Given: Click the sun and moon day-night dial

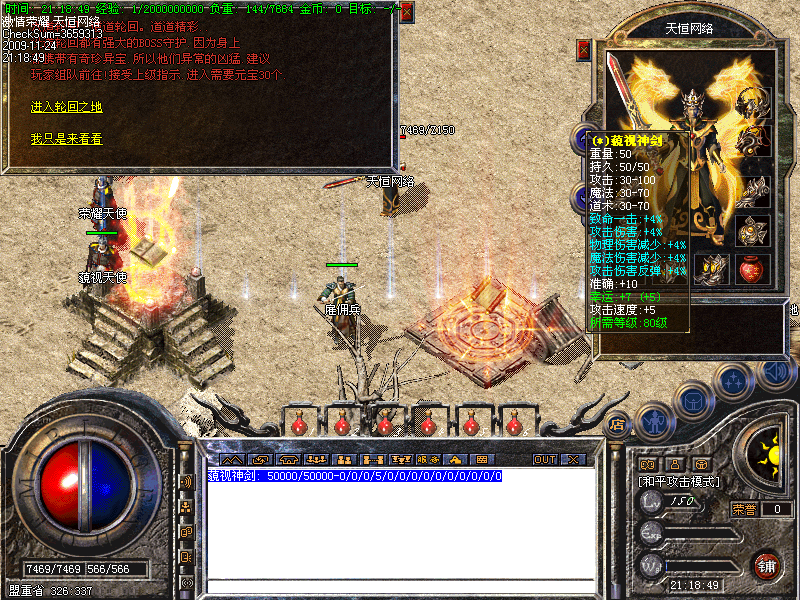Looking at the screenshot, I should [766, 457].
